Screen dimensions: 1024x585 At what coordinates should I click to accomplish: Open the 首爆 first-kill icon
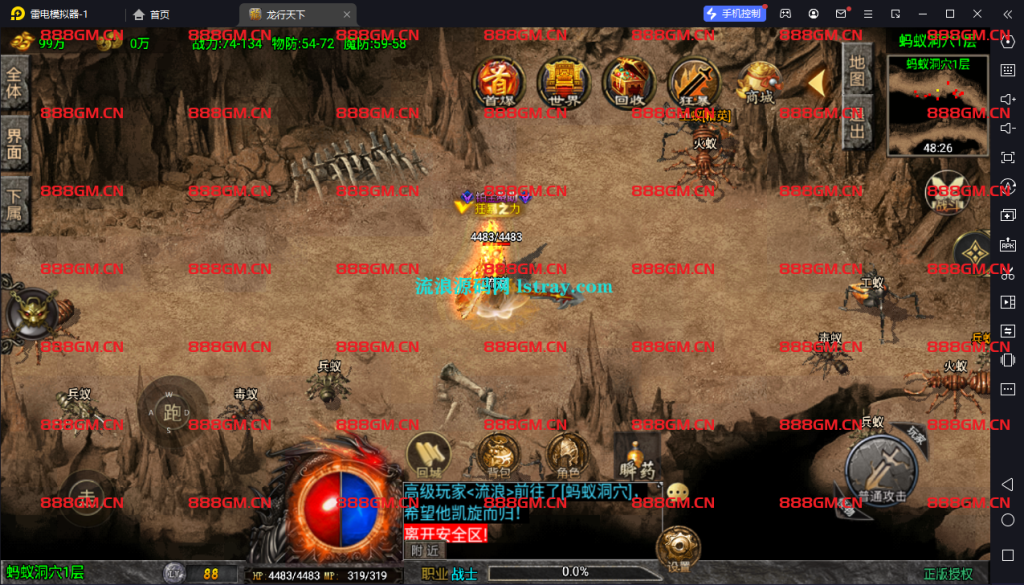[496, 81]
